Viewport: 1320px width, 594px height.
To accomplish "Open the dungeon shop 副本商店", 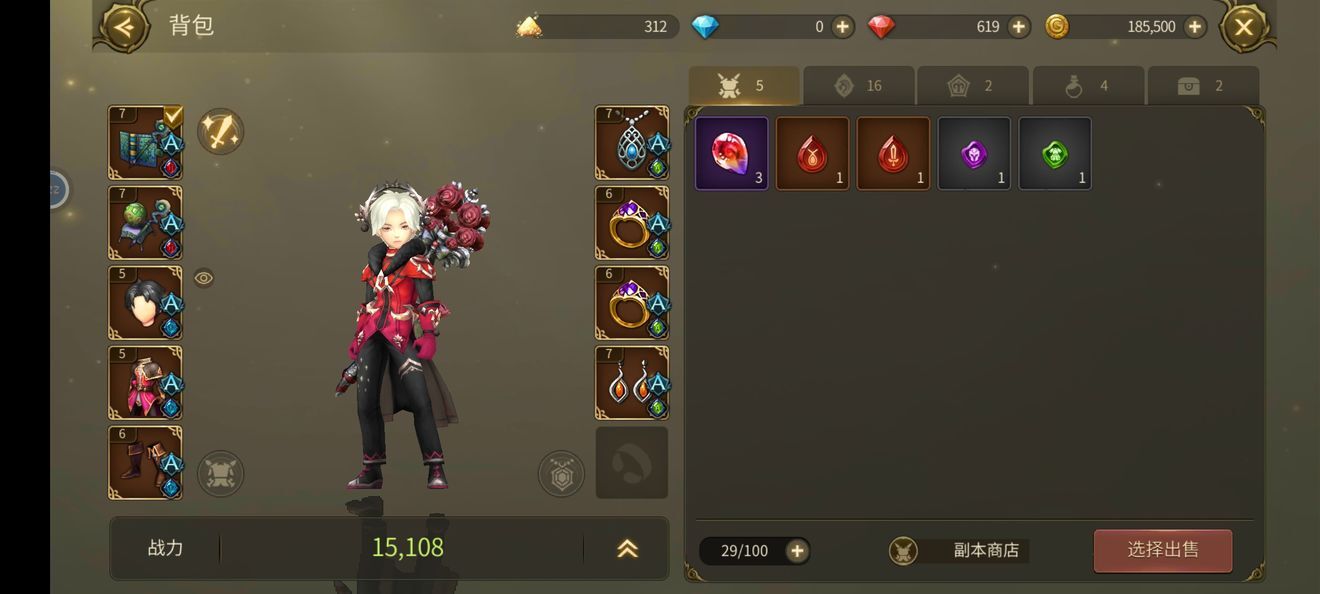I will pos(956,550).
